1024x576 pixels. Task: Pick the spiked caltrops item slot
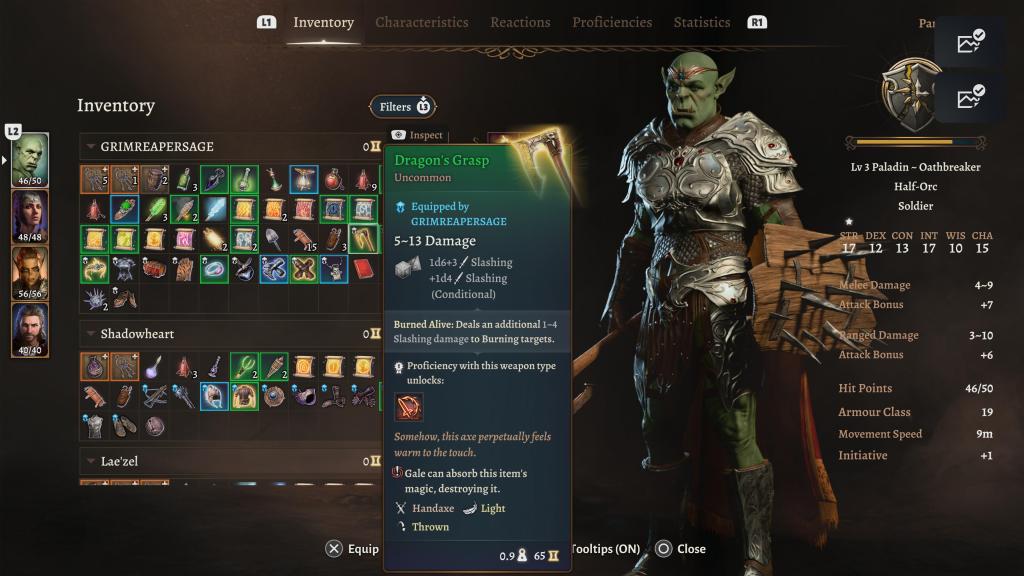tap(95, 297)
